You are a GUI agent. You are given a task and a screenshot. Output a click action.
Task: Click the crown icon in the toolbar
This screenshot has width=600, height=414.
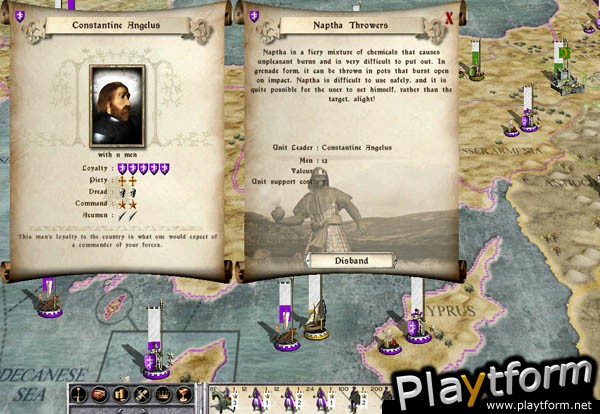(x=161, y=394)
